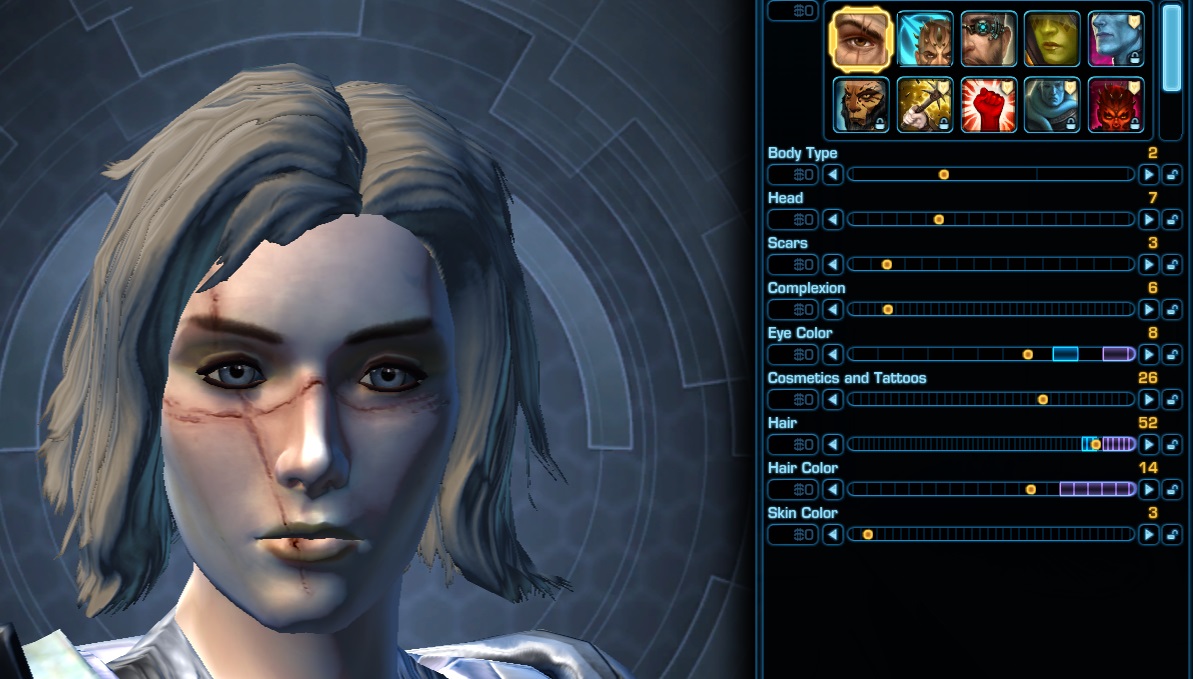Go to the previous Complexion option
The image size is (1193, 679).
pyautogui.click(x=832, y=309)
